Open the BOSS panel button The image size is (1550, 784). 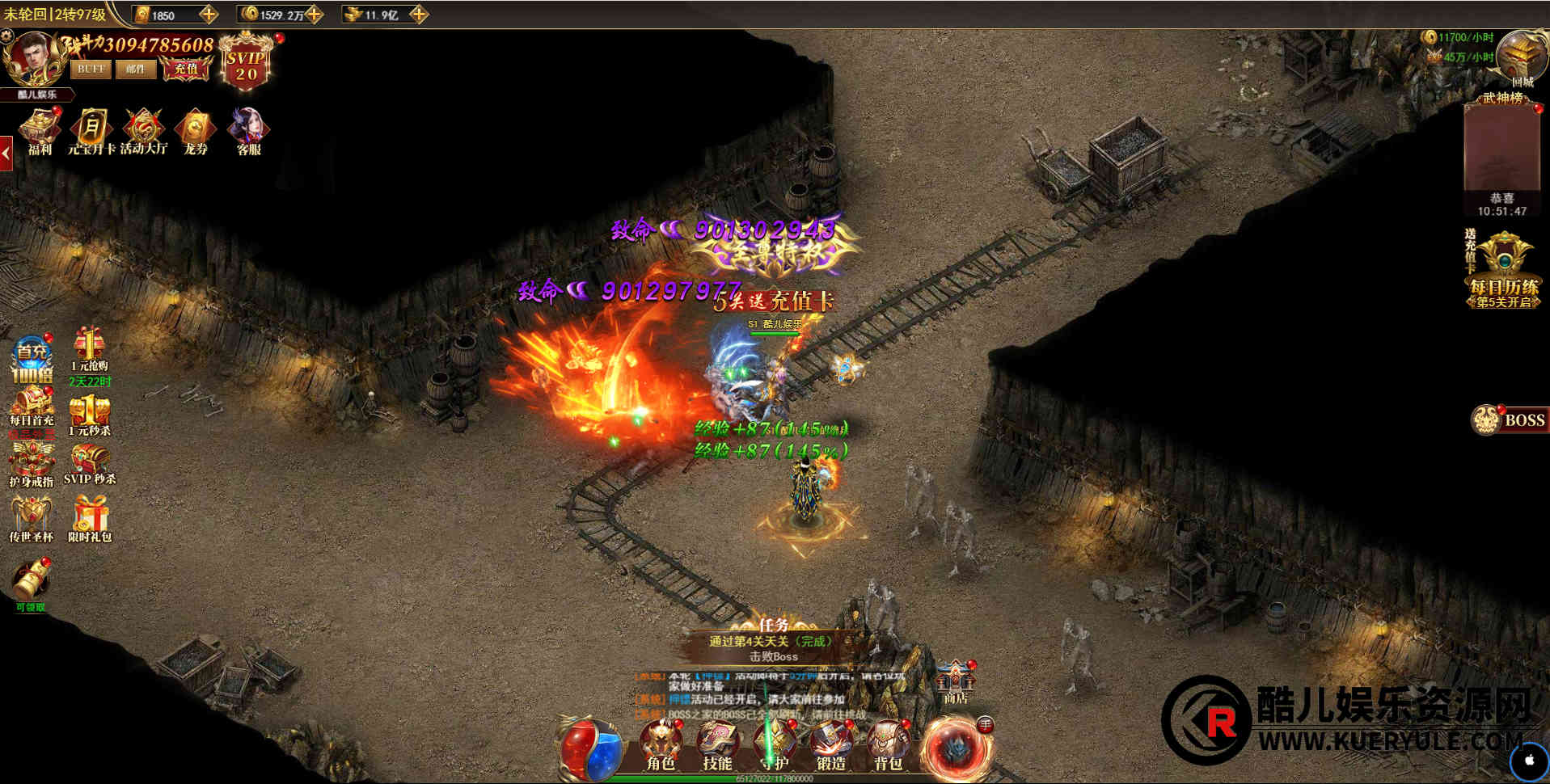[x=1509, y=419]
